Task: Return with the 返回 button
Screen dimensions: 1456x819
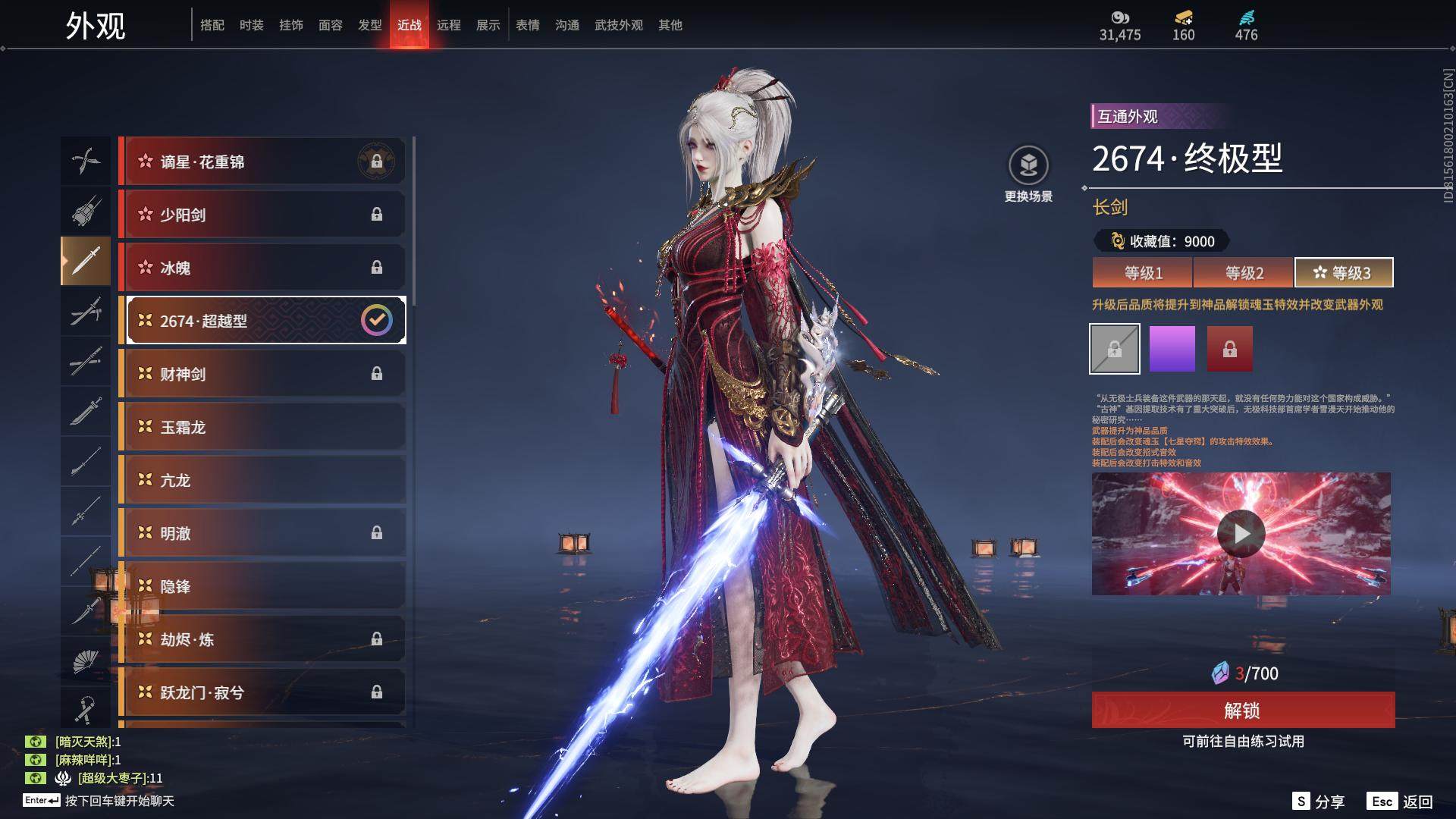Action: tap(1400, 802)
